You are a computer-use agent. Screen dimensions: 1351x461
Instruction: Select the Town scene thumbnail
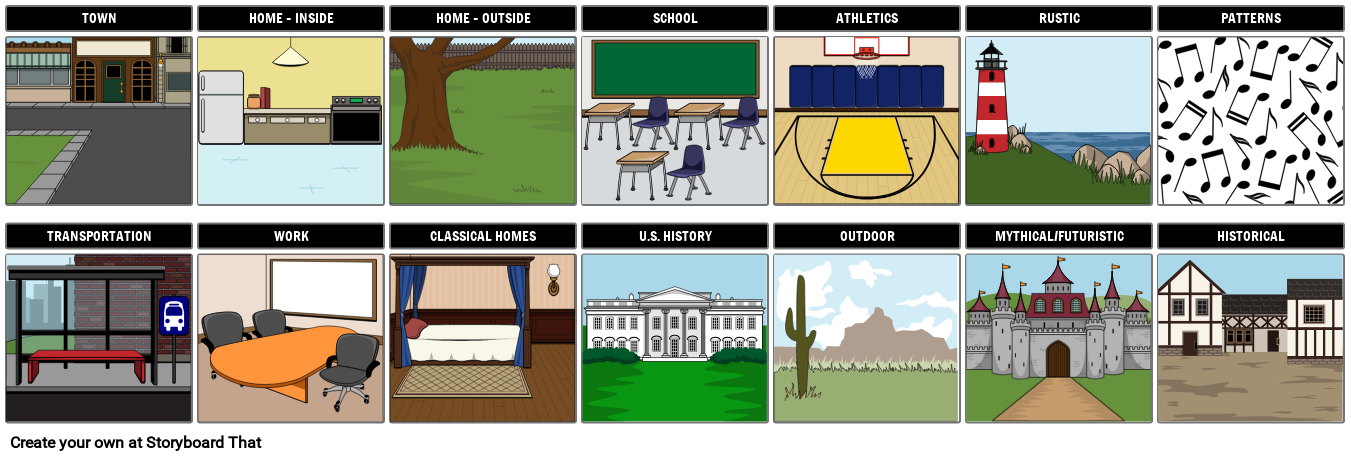pyautogui.click(x=98, y=121)
